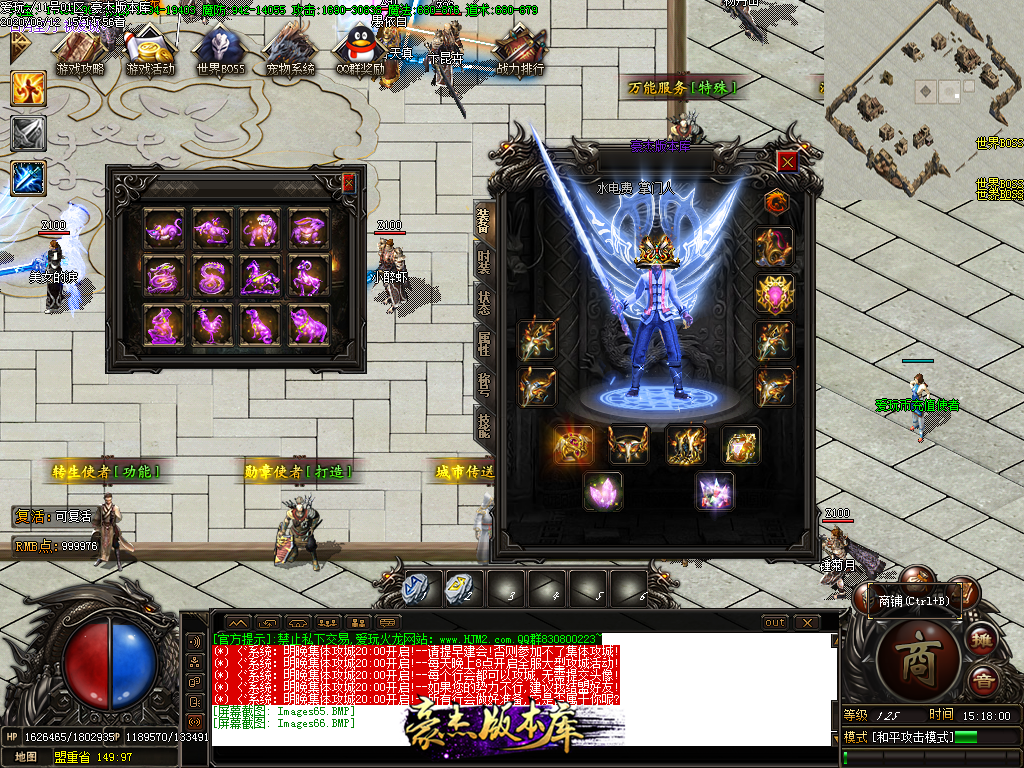Select the purple snake zodiac slot
The height and width of the screenshot is (768, 1024).
click(x=212, y=276)
